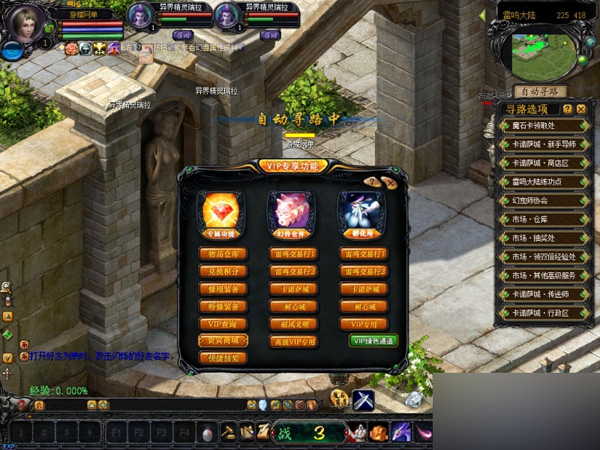This screenshot has width=600, height=450.
Task: Select 卡诺萨城·商店区 in pathfinding list
Action: (541, 163)
